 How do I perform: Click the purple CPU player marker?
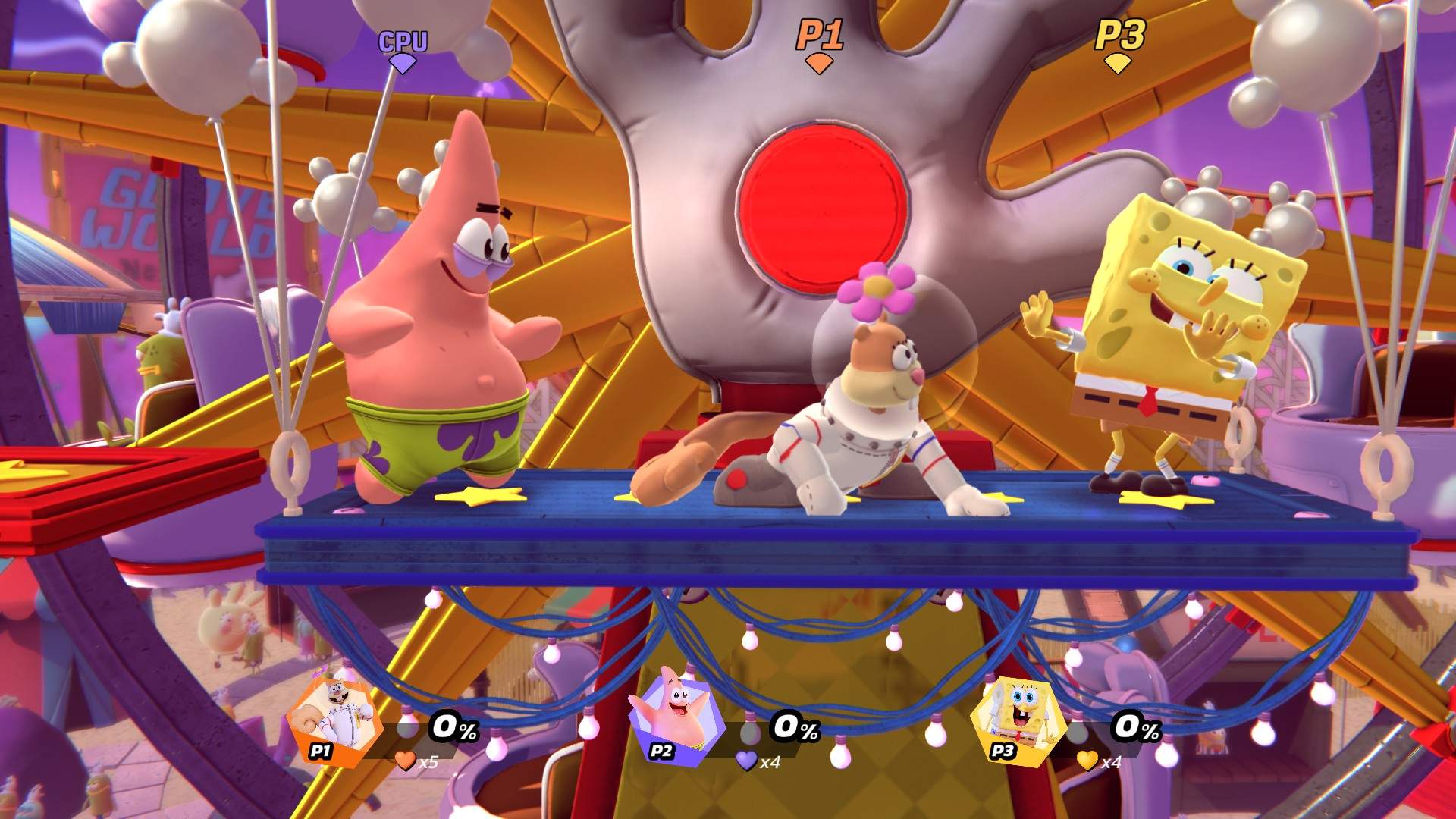[x=403, y=50]
